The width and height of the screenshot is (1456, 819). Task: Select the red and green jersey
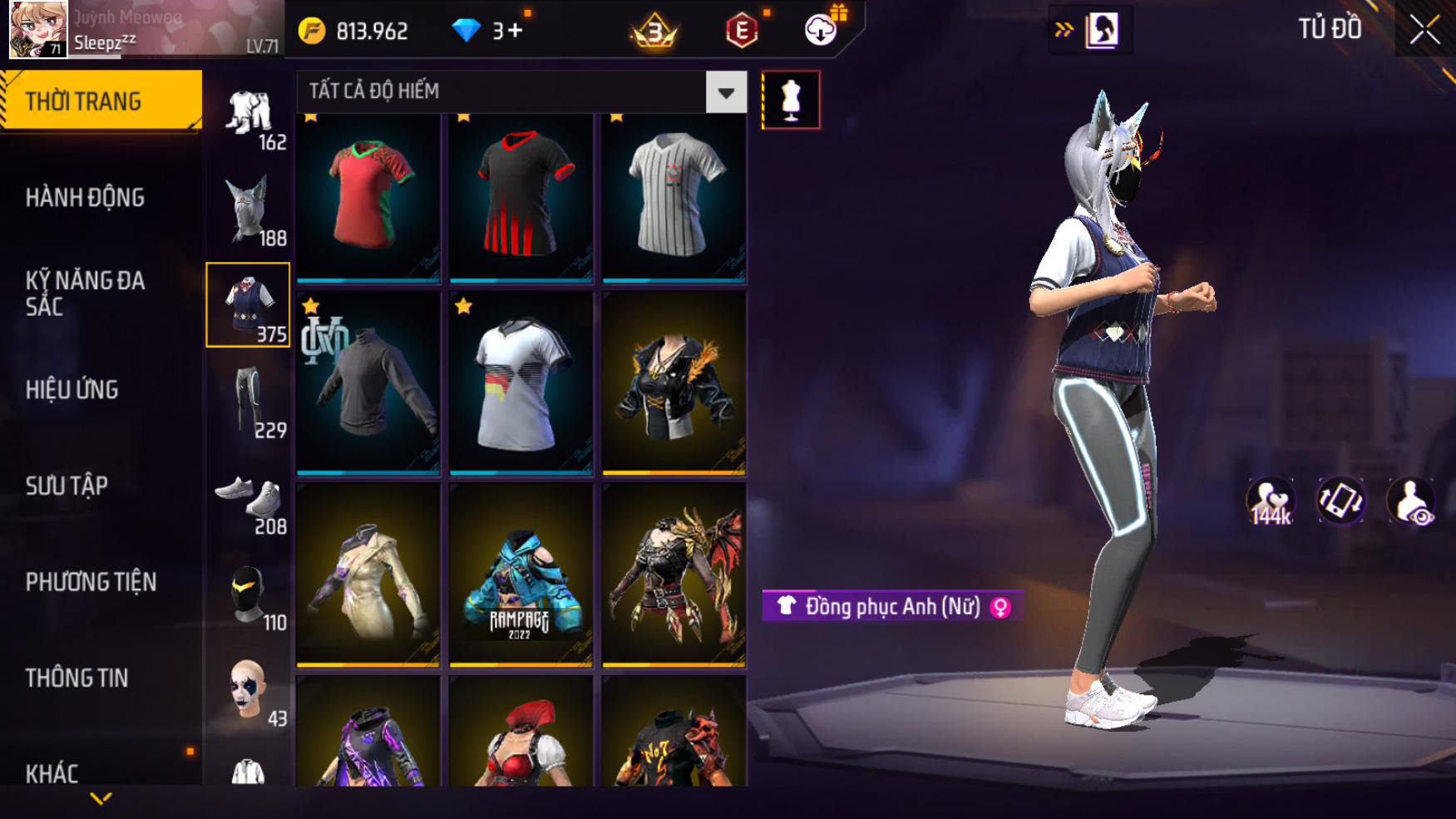coord(368,197)
